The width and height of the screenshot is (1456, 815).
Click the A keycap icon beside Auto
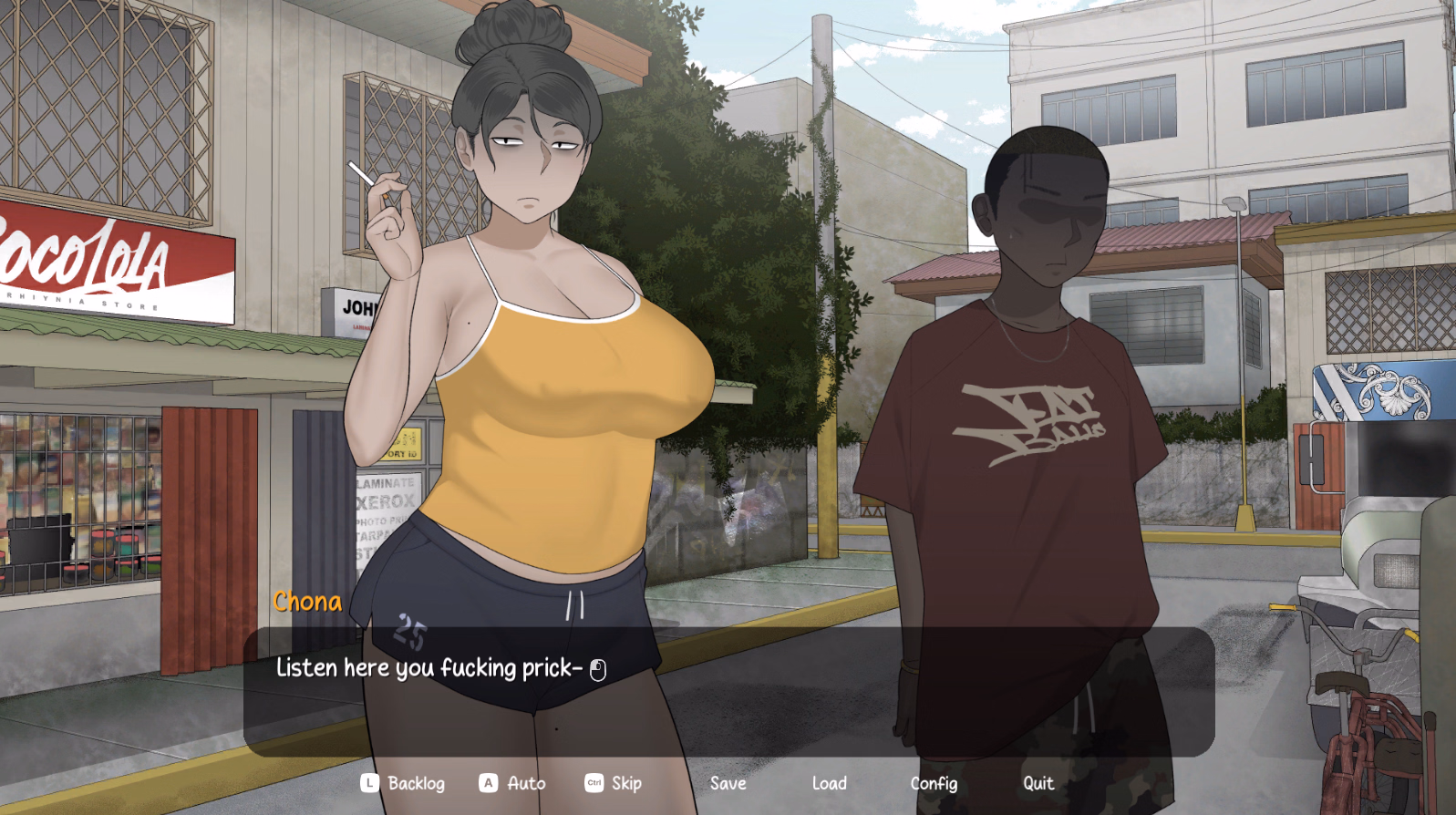coord(489,783)
